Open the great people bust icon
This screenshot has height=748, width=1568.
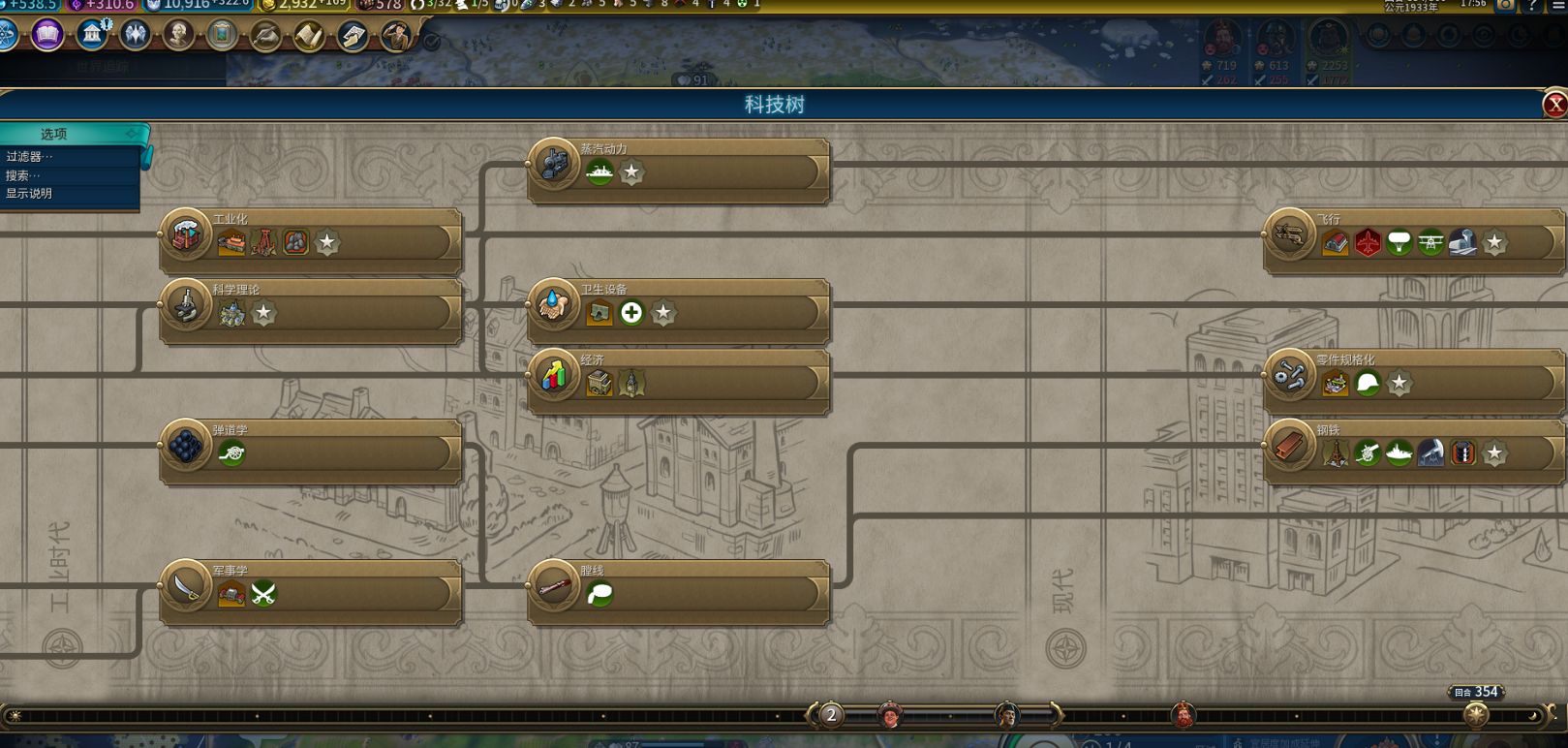(178, 36)
